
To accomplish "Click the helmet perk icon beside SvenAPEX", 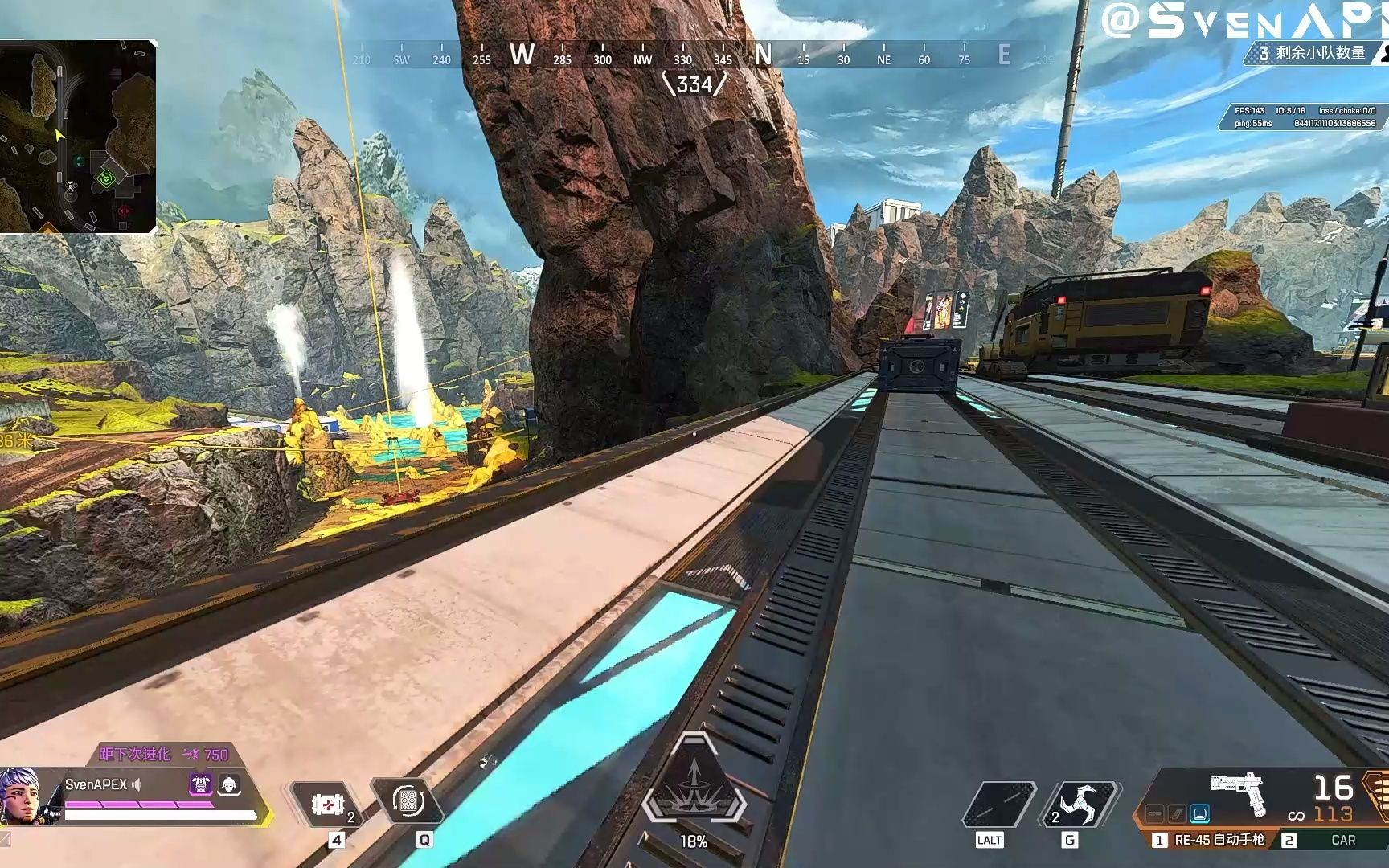I will pos(229,784).
